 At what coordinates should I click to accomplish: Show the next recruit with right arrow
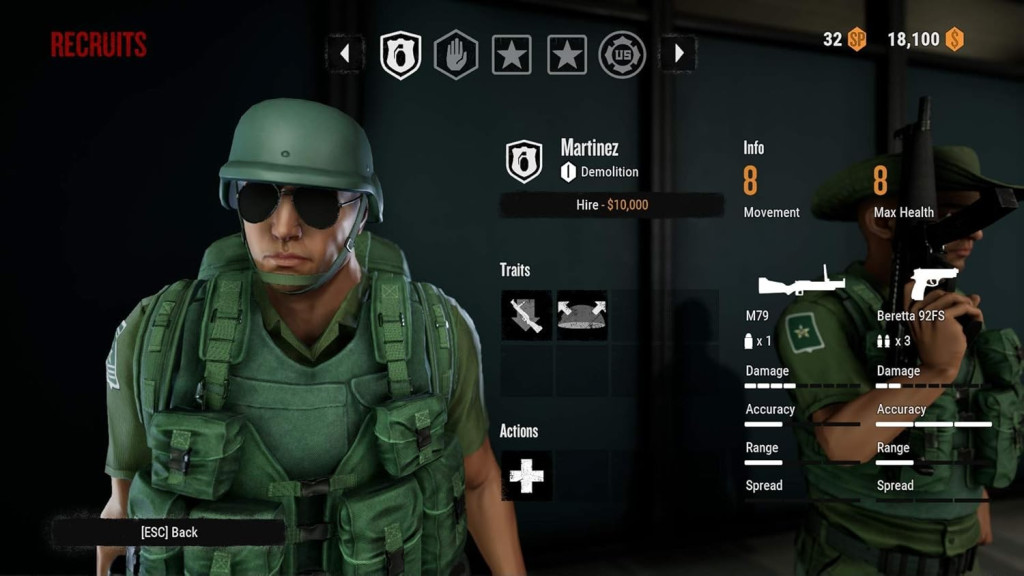[x=678, y=54]
